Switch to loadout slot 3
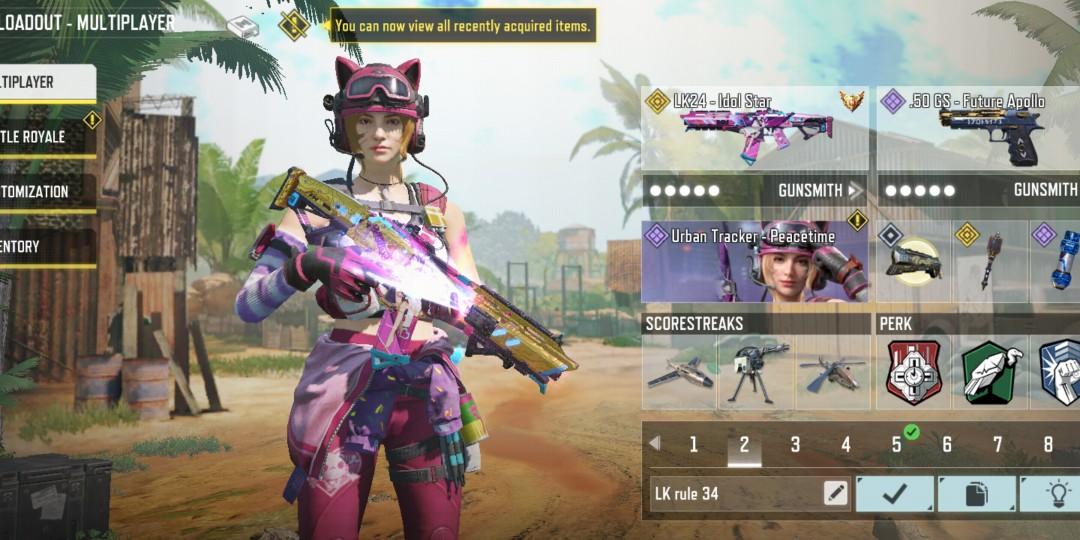Viewport: 1080px width, 540px height. (795, 445)
